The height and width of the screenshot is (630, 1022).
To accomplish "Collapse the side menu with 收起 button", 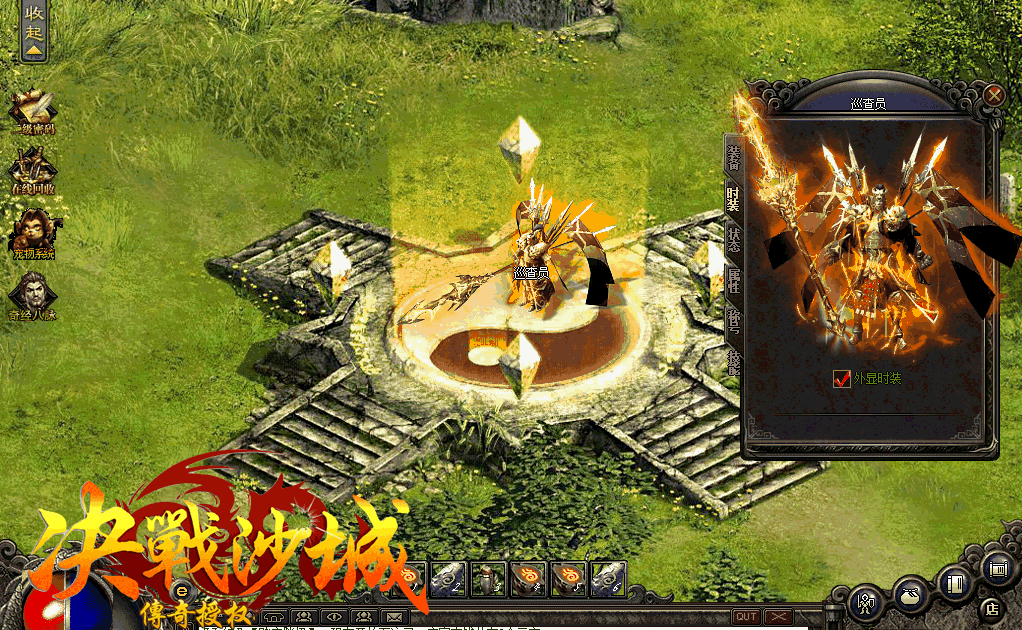I will [34, 31].
